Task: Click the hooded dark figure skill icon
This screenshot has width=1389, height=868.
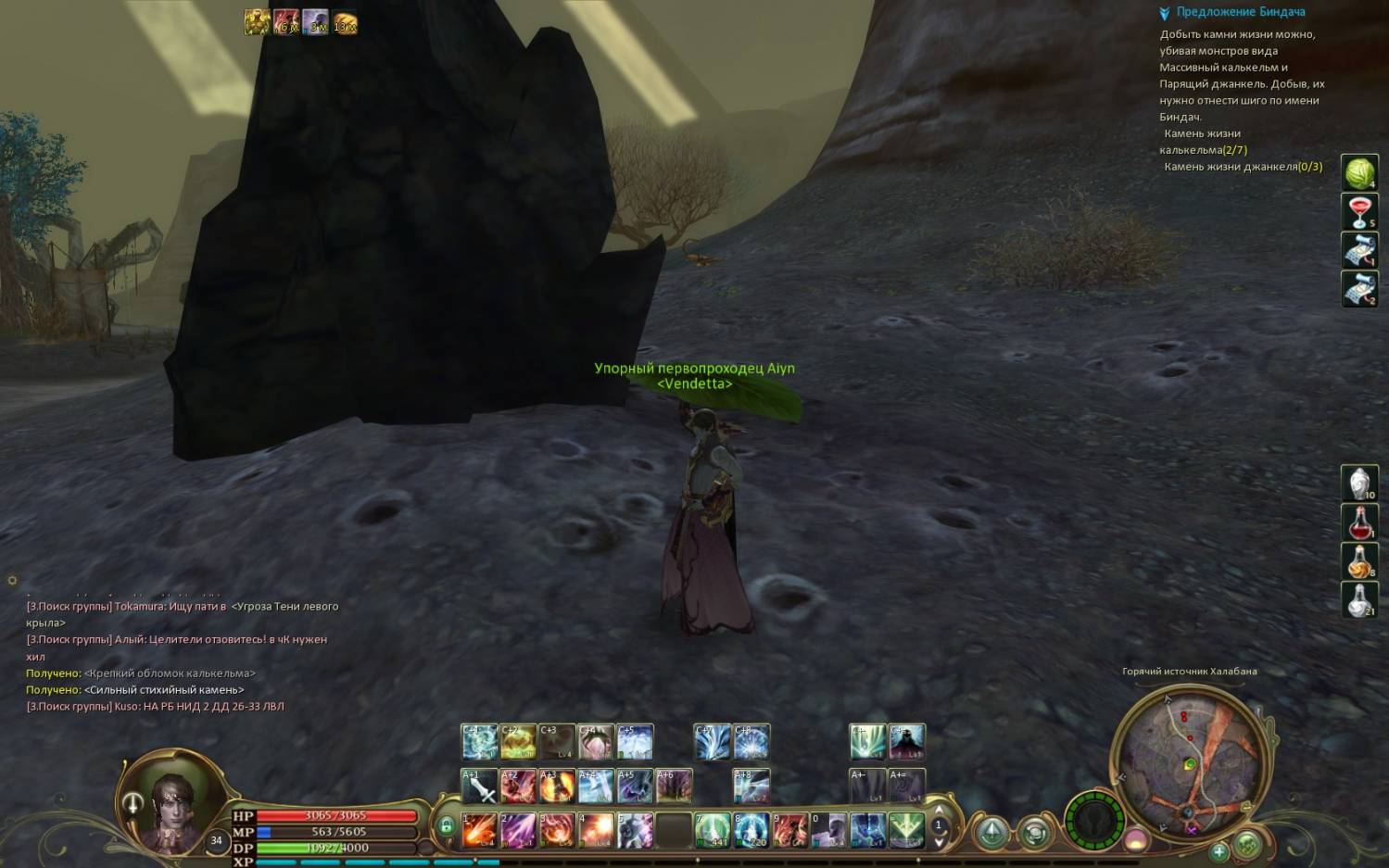Action: pos(906,742)
